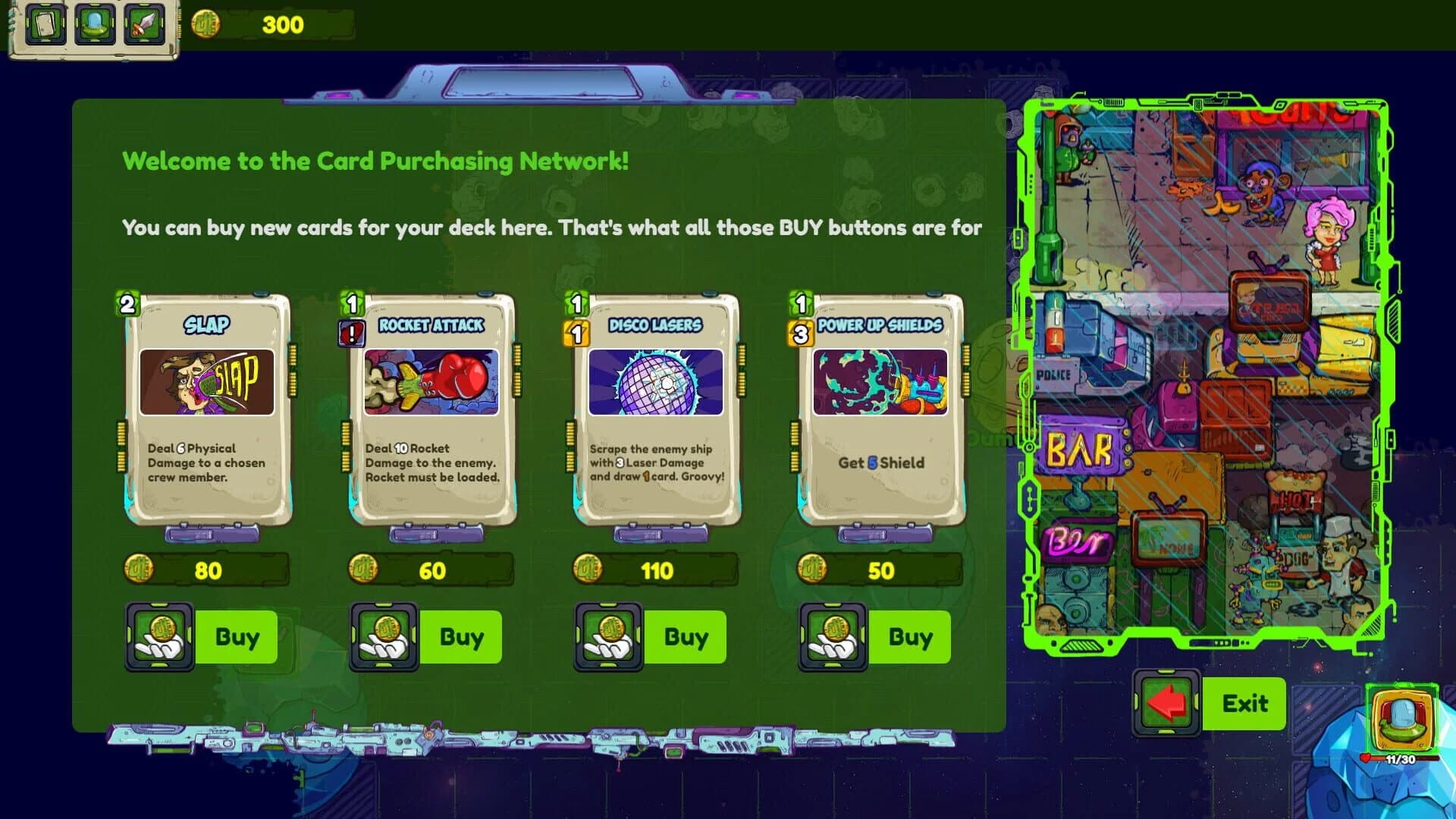
Task: Buy the Slap card
Action: [x=236, y=637]
